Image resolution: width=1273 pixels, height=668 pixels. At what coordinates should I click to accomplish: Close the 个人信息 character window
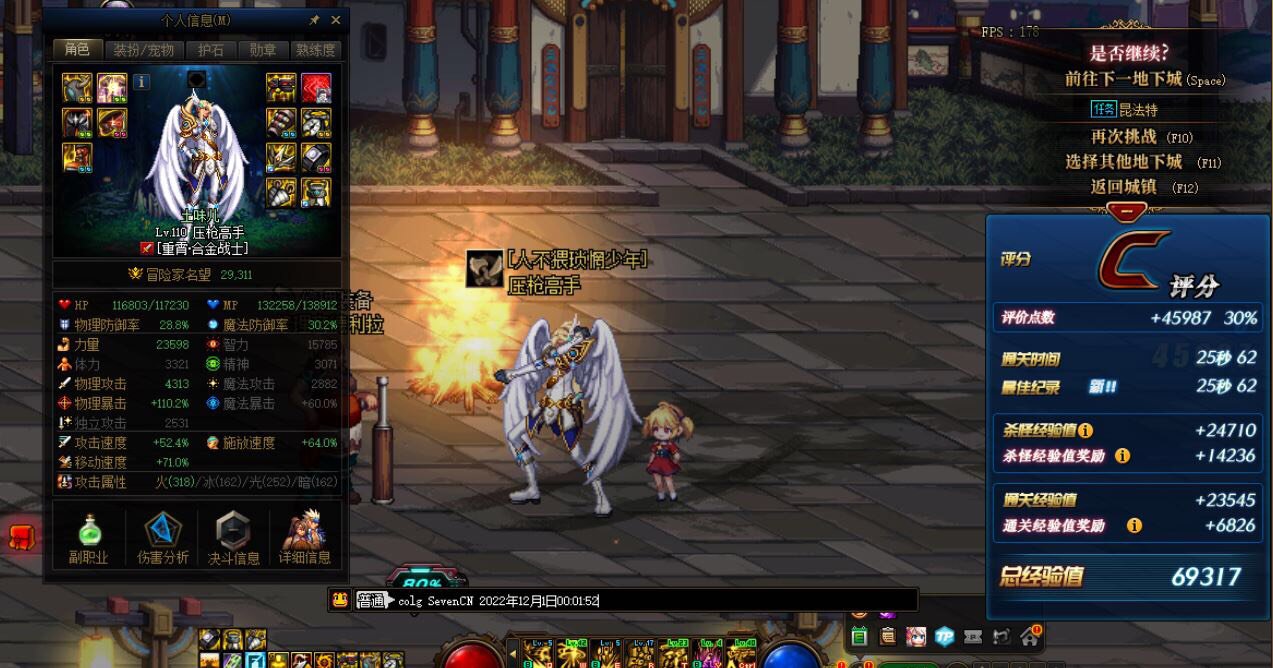pyautogui.click(x=335, y=20)
